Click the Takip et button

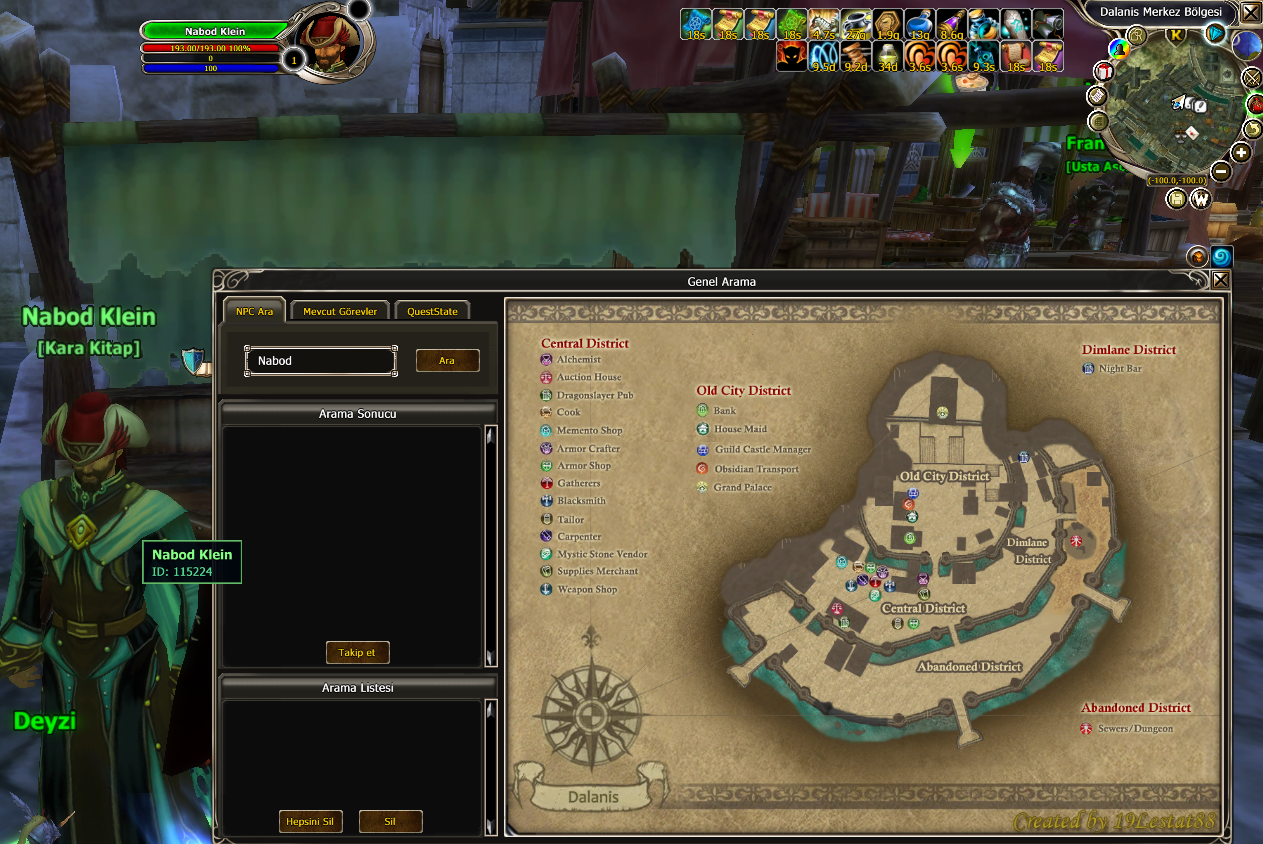357,653
